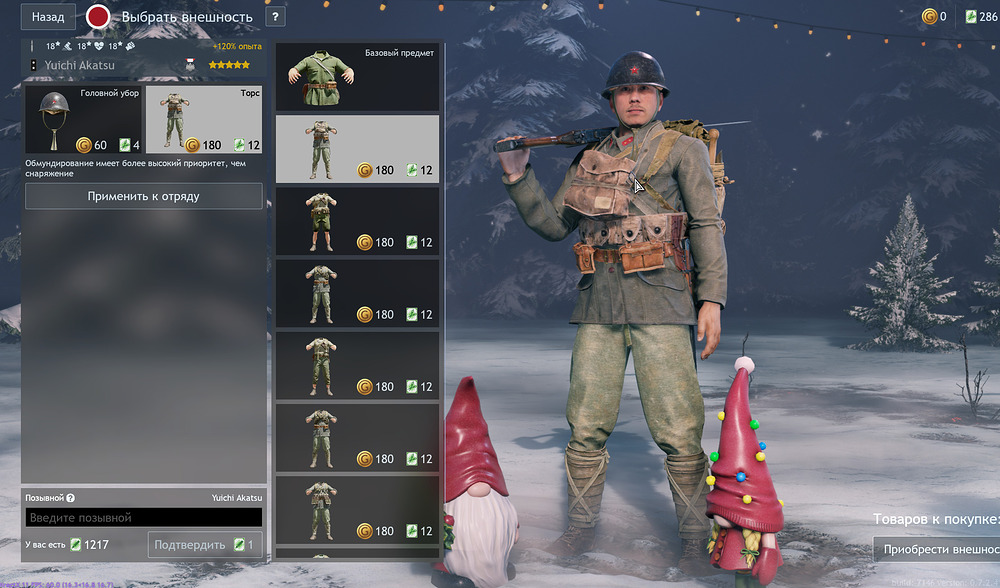Click Приобрести внешность purchase button

click(x=936, y=549)
